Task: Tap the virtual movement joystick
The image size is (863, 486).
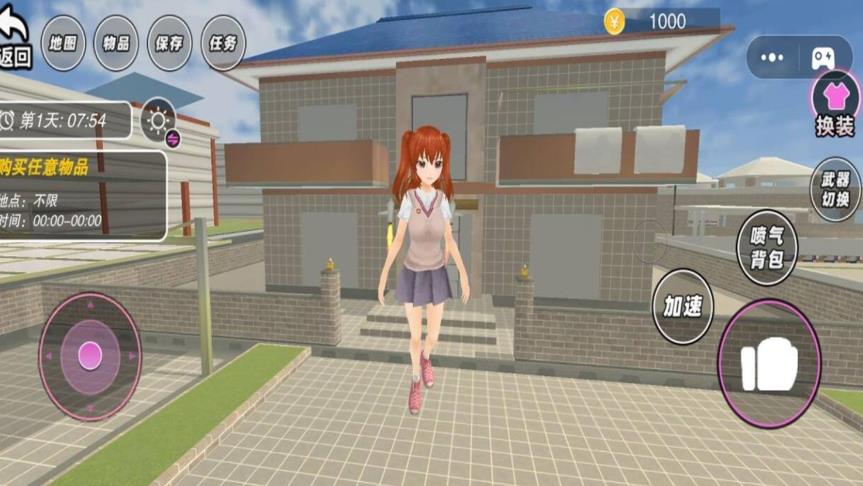Action: coord(90,355)
